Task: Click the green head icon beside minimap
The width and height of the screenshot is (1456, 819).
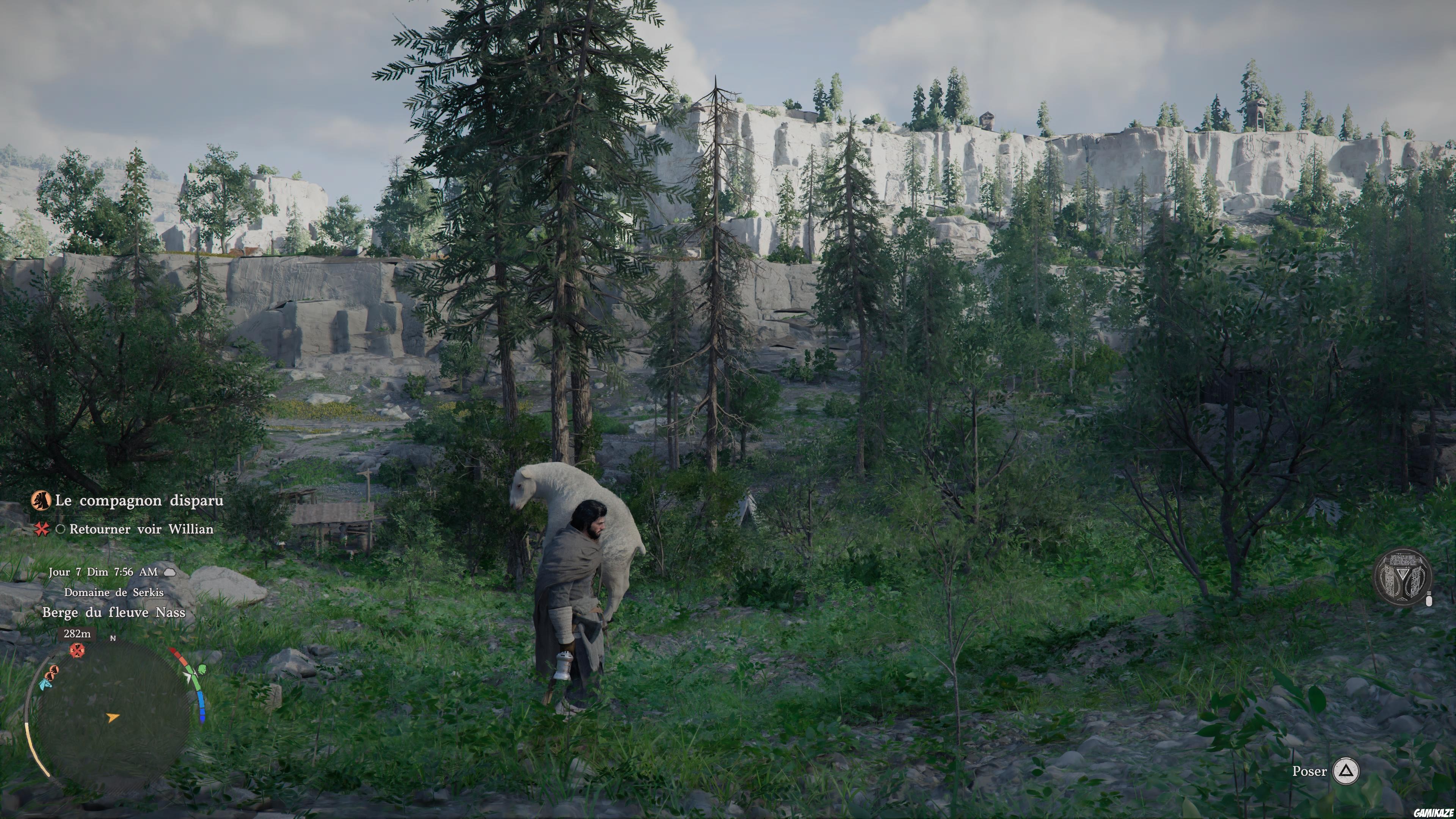Action: [201, 670]
